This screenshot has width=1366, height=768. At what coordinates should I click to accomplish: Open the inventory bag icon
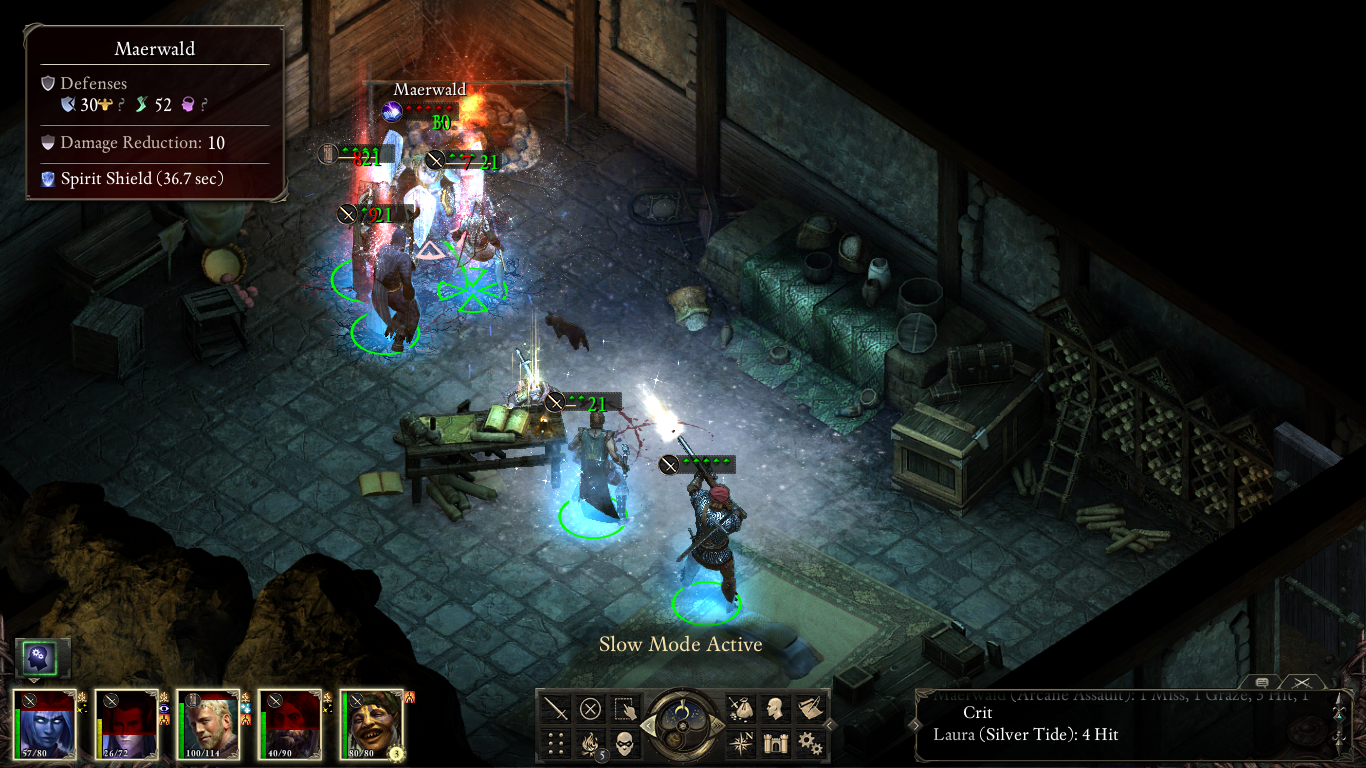(741, 709)
